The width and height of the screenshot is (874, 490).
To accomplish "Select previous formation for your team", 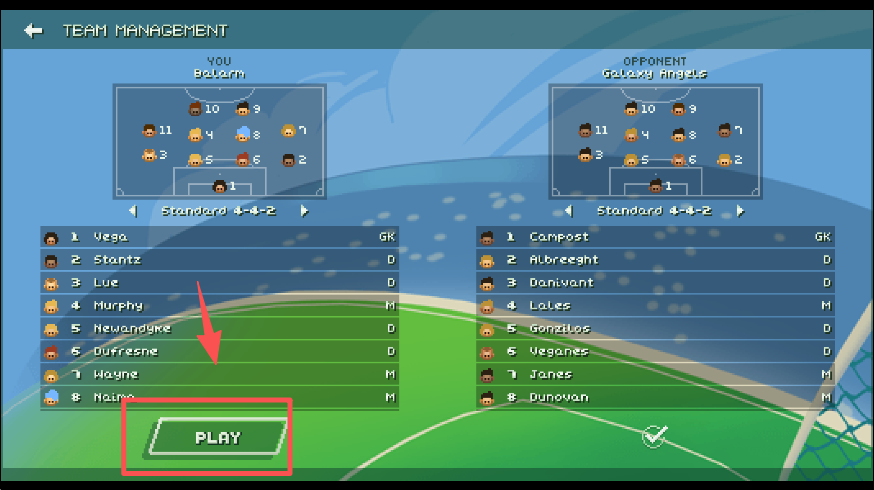I will point(133,211).
